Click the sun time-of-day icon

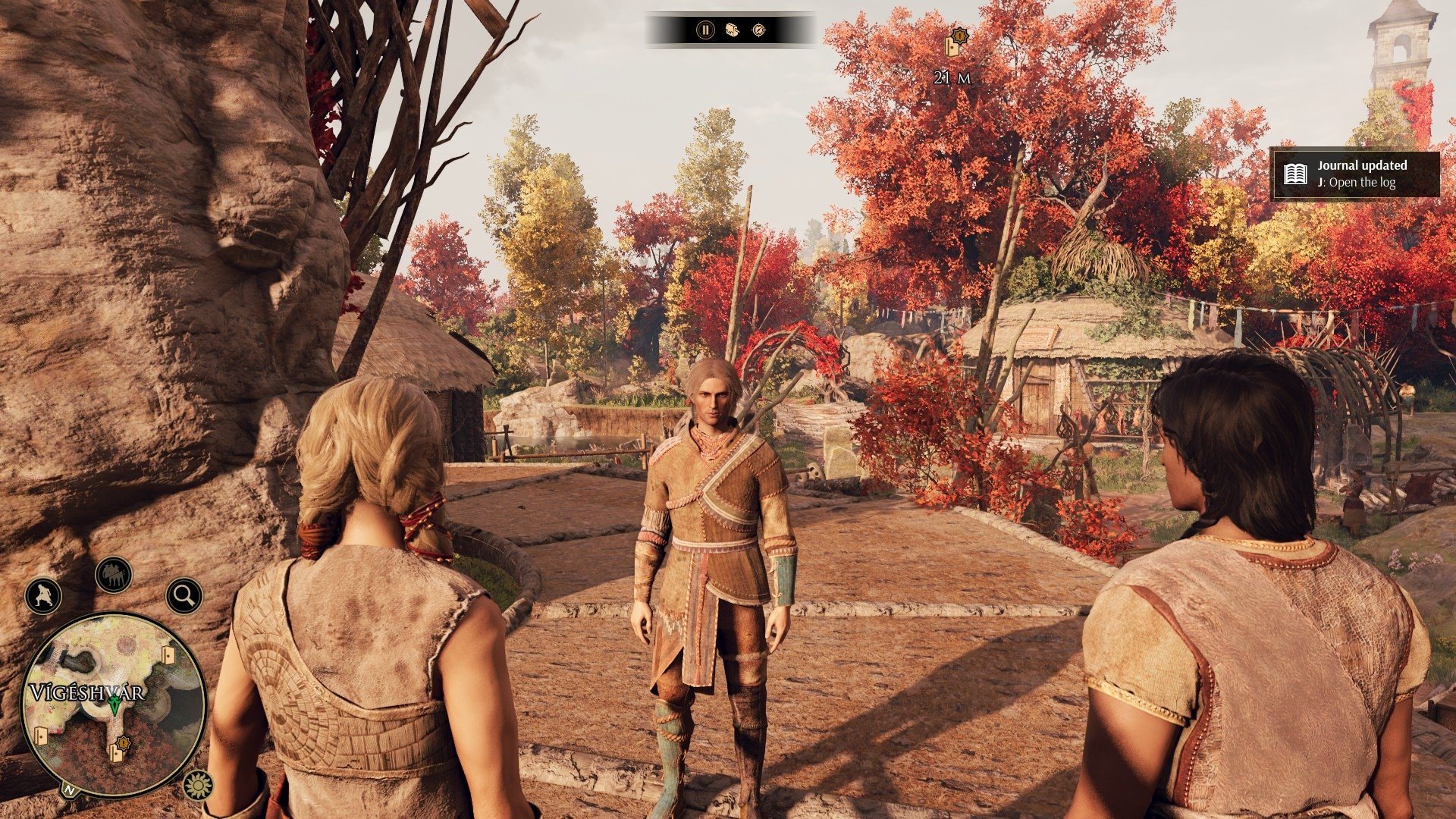[x=198, y=786]
